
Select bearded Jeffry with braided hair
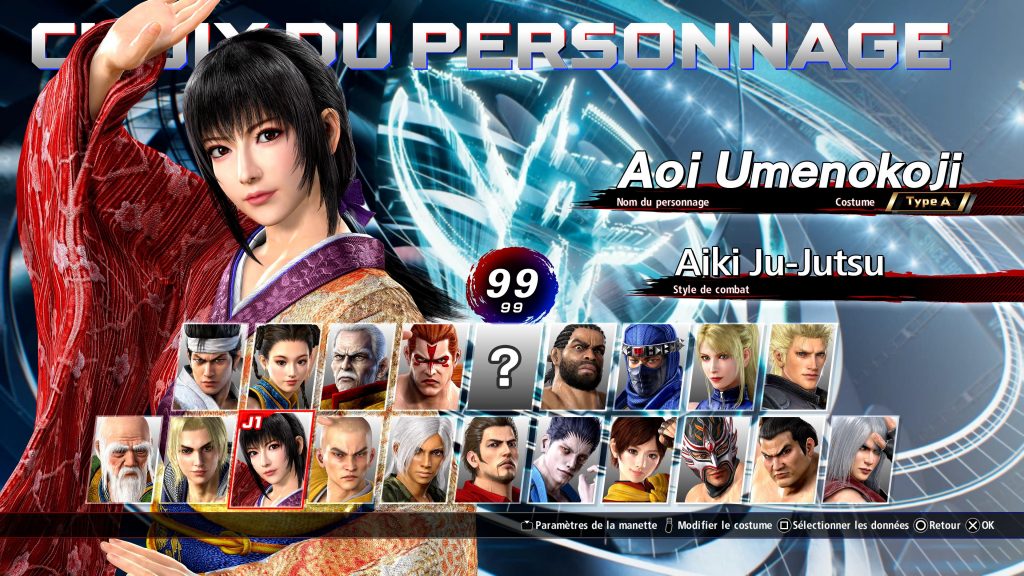(578, 366)
